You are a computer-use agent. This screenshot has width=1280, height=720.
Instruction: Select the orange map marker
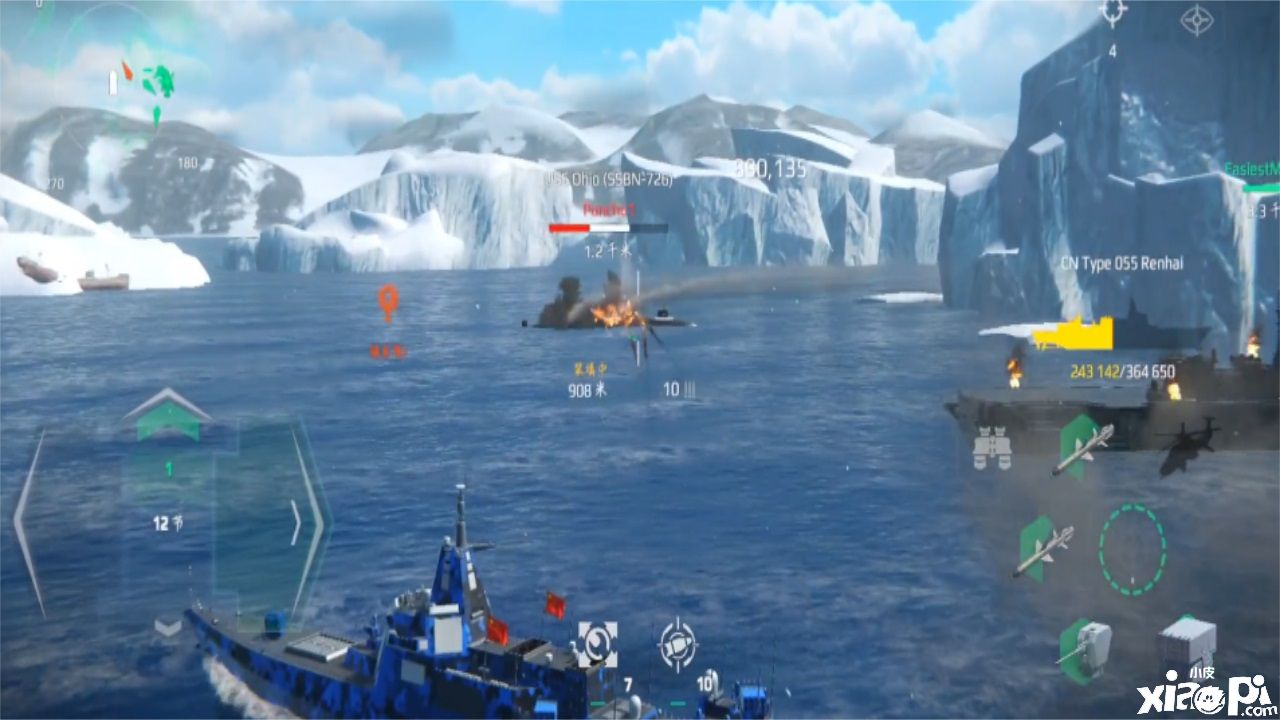pos(387,302)
